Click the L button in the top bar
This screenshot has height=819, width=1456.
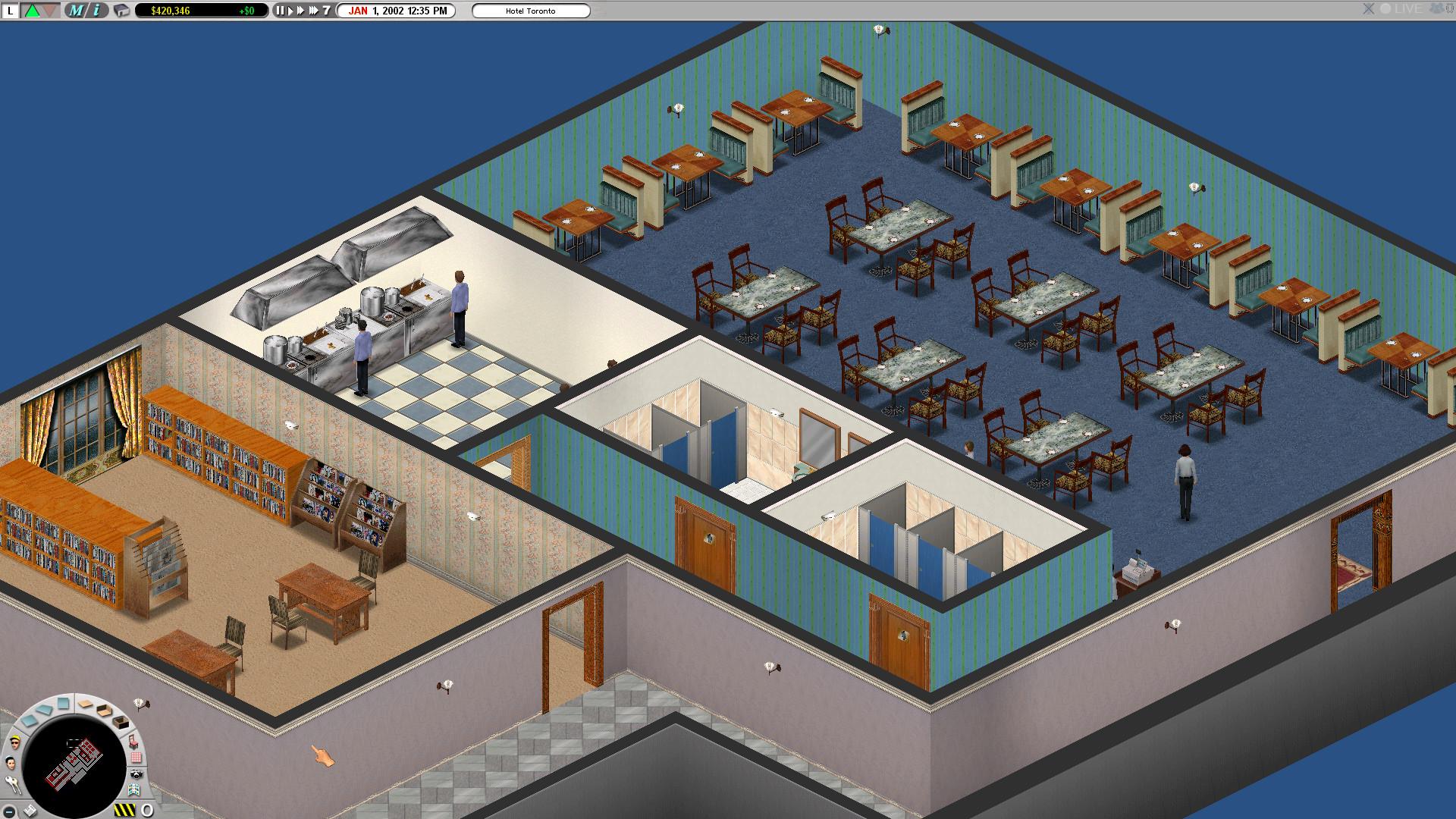coord(11,11)
